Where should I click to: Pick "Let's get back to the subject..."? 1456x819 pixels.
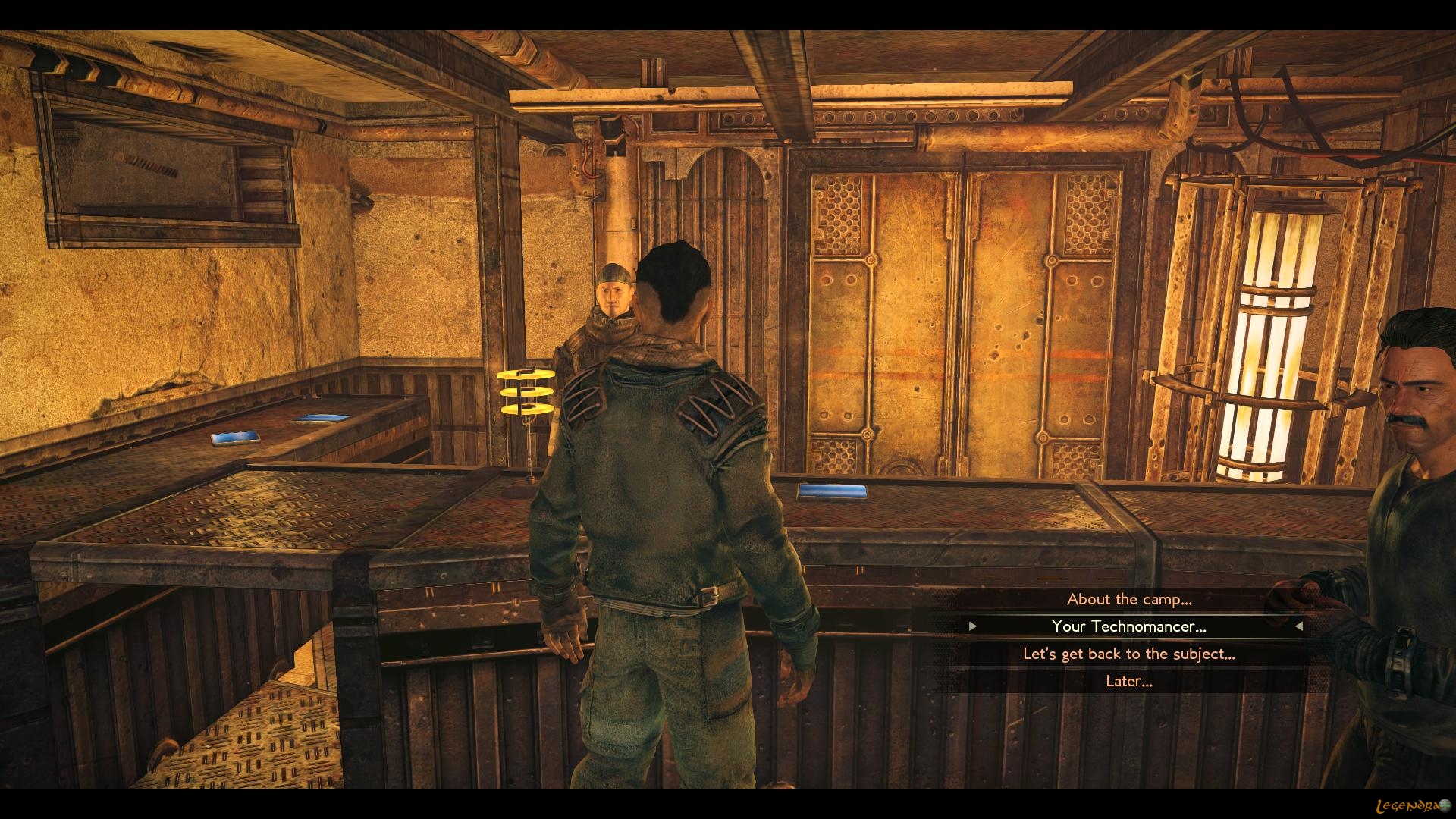(x=1128, y=654)
